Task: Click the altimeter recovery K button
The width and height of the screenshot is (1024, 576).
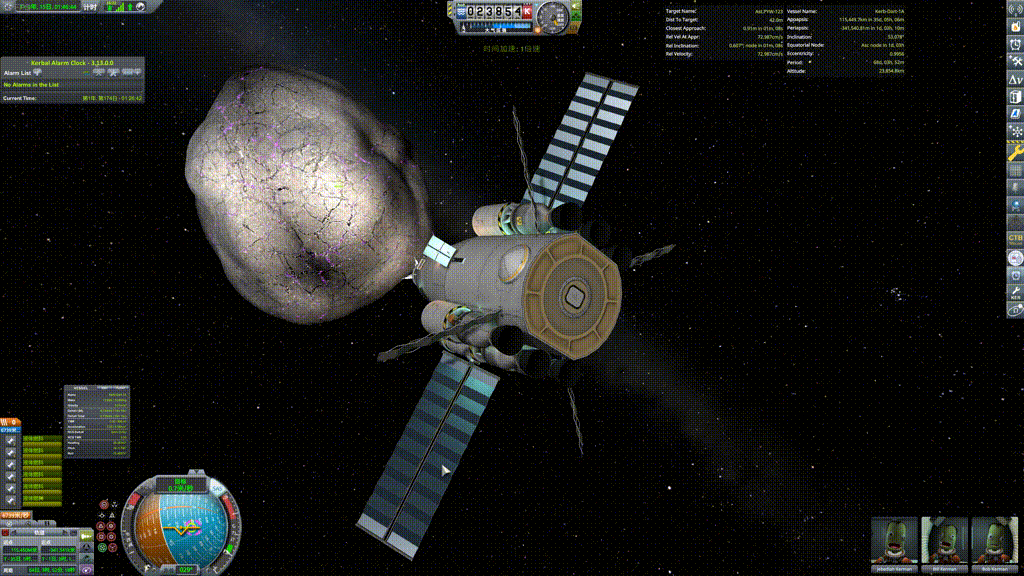Action: point(527,11)
